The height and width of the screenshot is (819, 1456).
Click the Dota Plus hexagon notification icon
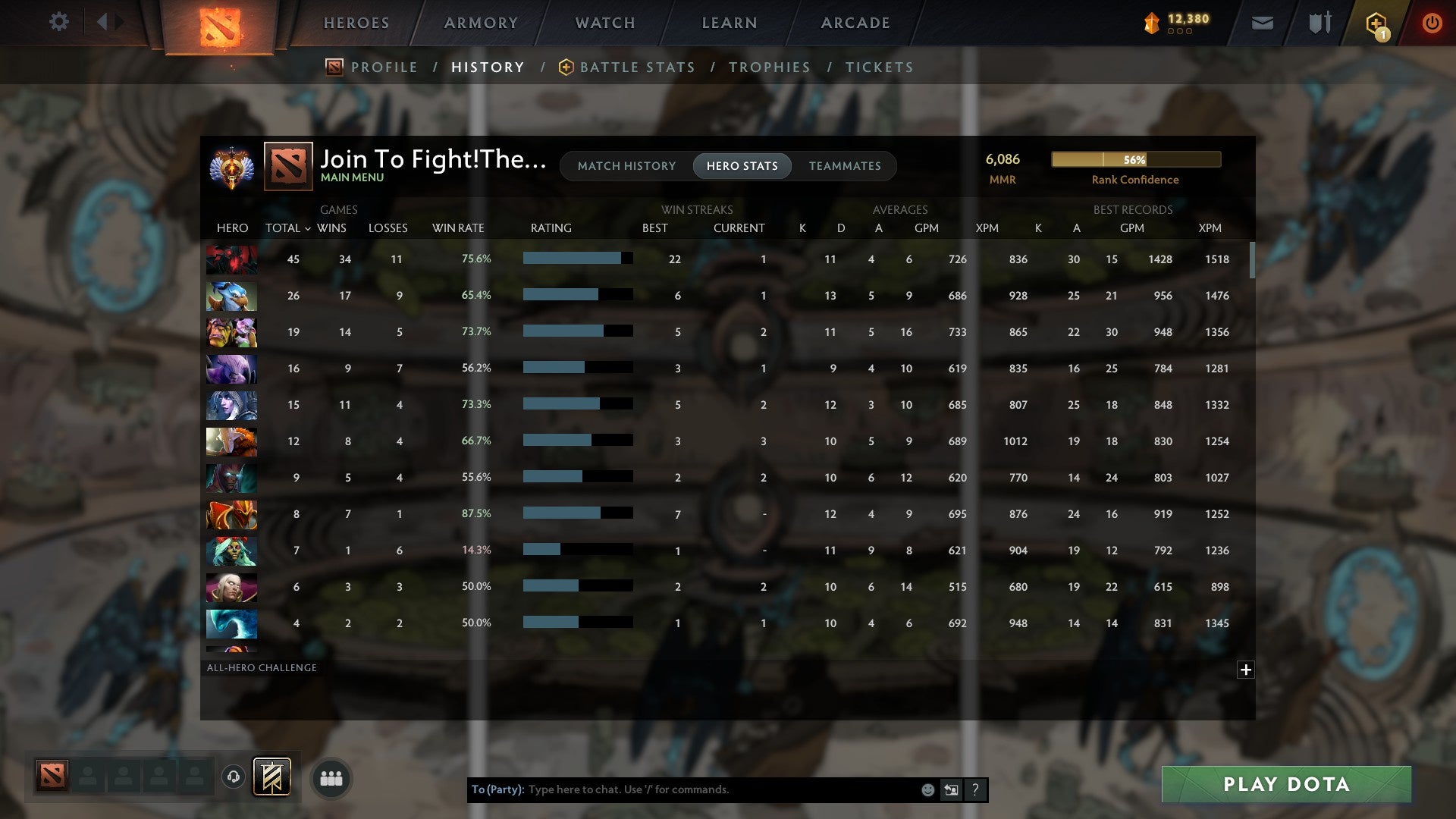click(1378, 23)
